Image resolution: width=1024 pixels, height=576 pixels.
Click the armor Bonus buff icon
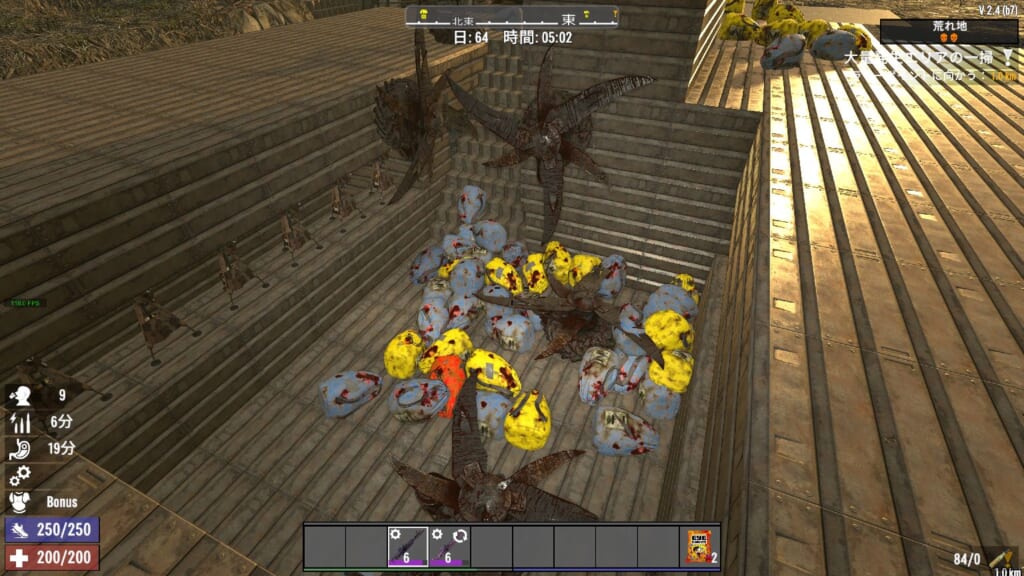[x=21, y=501]
